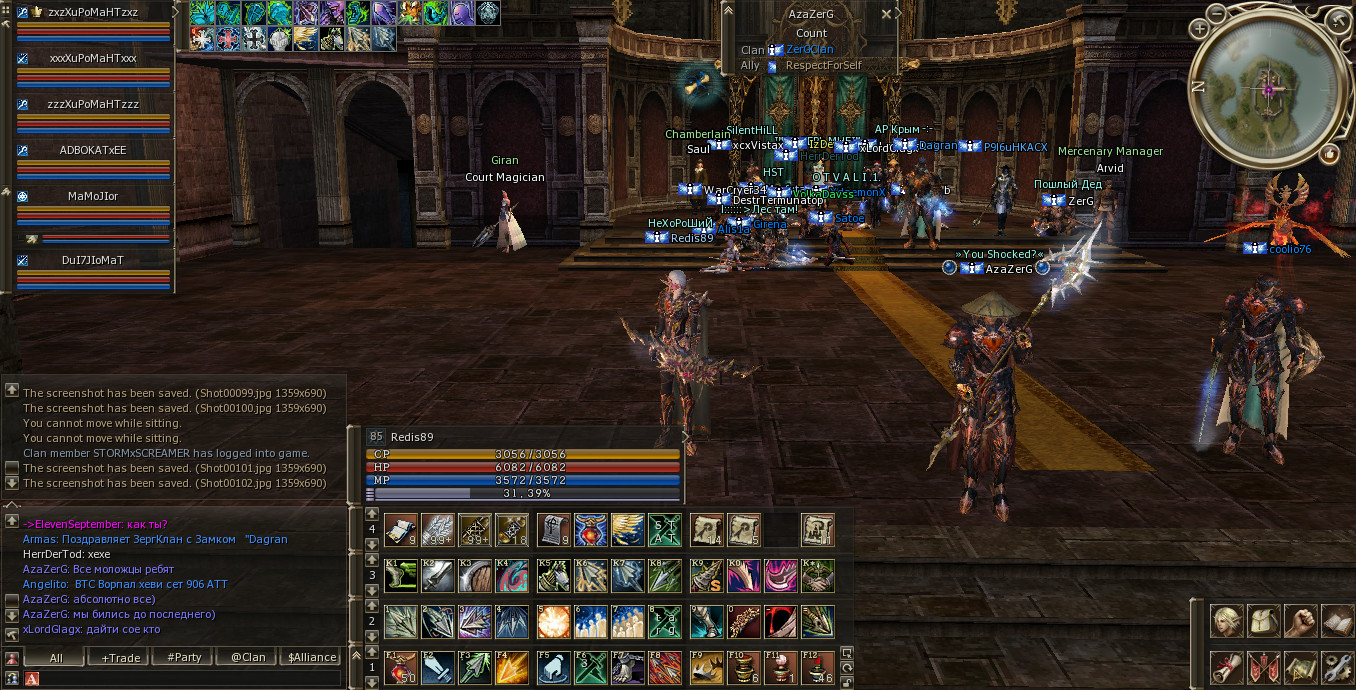This screenshot has height=690, width=1356.
Task: Switch to the +Trade chat tab
Action: pyautogui.click(x=121, y=657)
